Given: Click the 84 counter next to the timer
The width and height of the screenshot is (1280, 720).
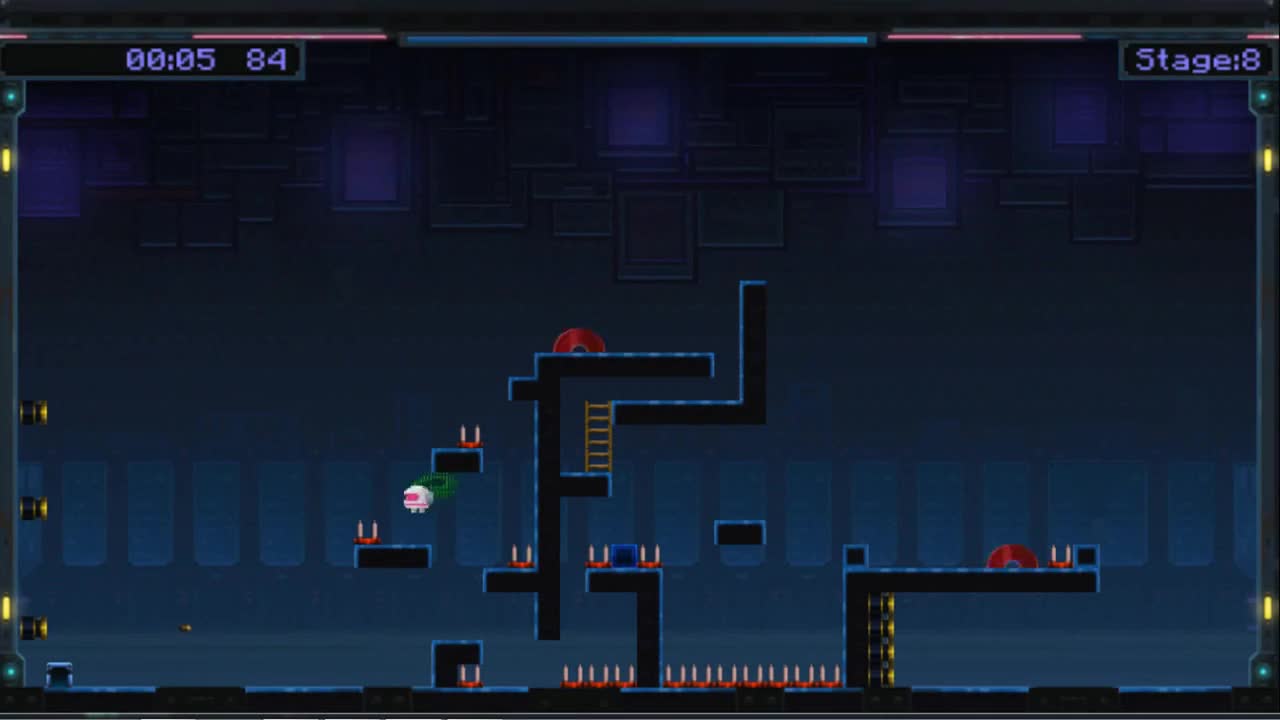Looking at the screenshot, I should (x=266, y=59).
